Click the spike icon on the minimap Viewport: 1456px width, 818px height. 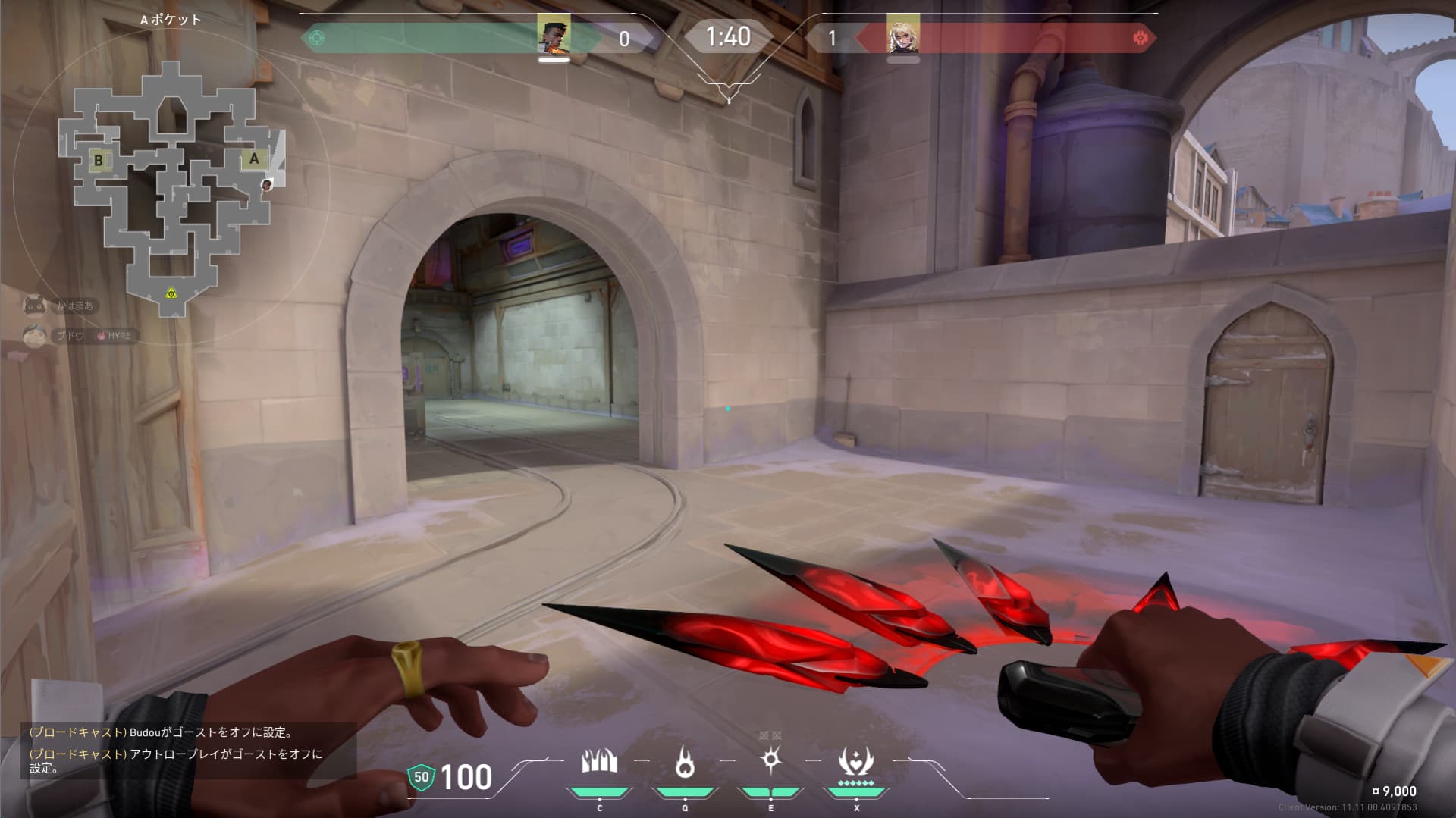[171, 293]
